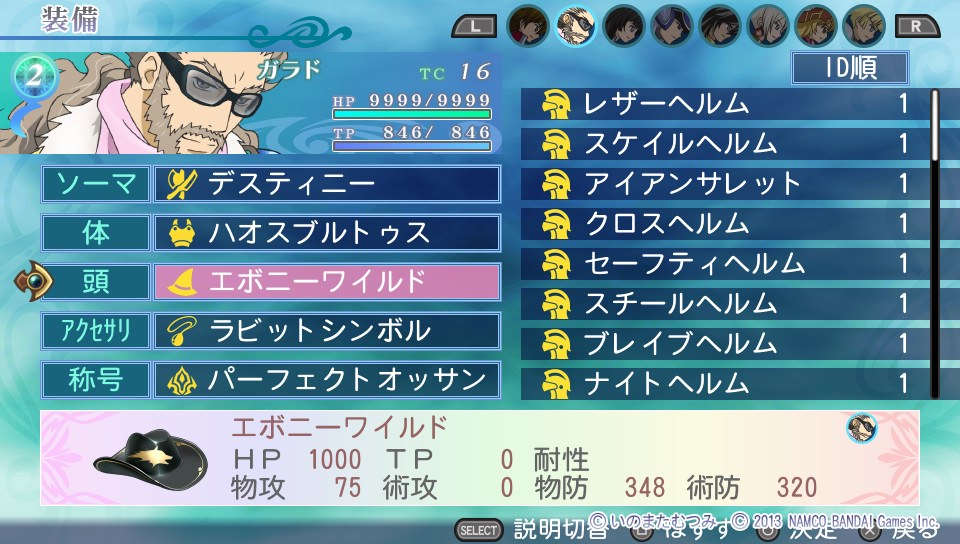The width and height of the screenshot is (960, 544).
Task: Select the デスティニー soma slot
Action: point(327,184)
